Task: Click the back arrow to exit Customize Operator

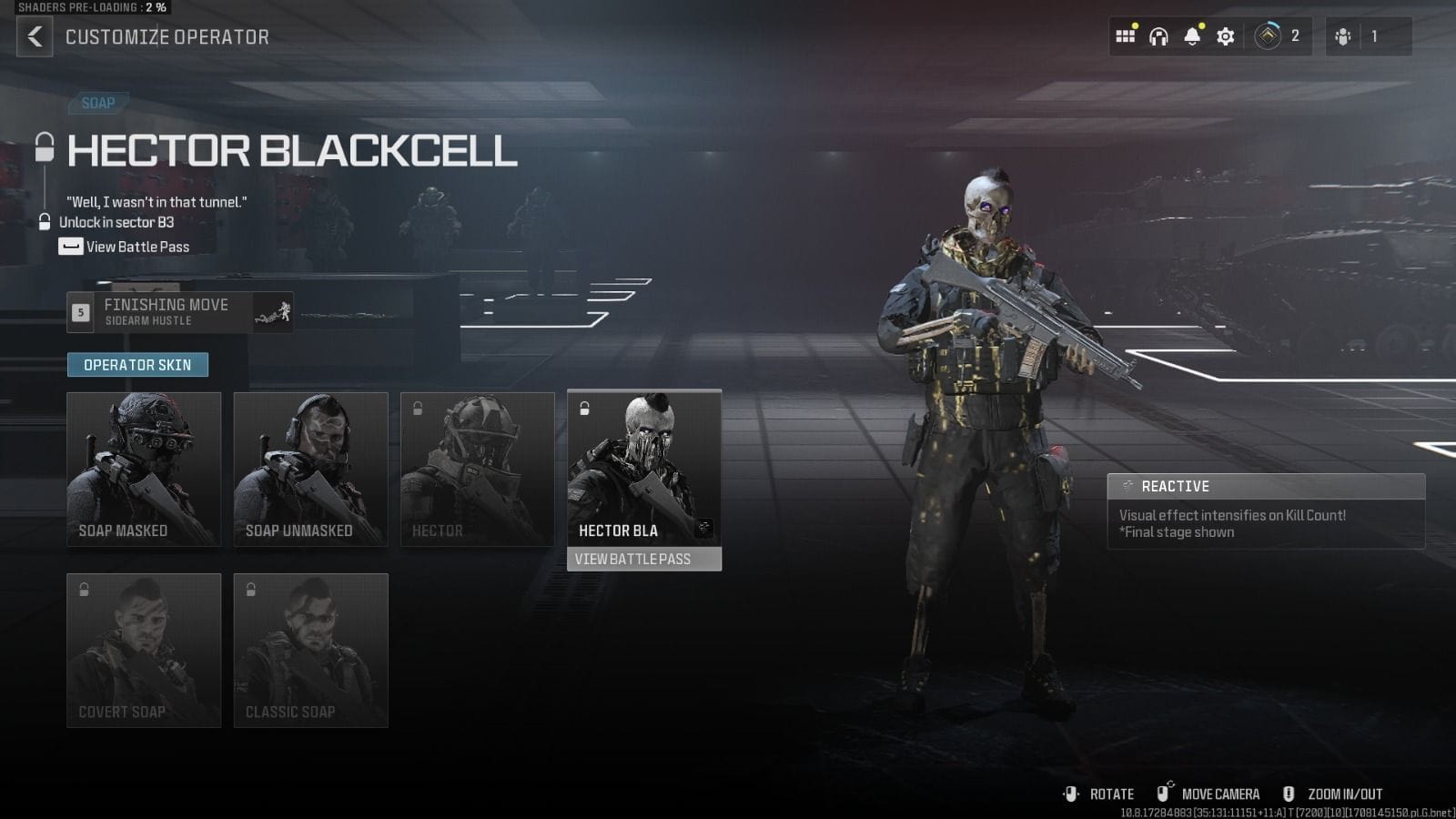Action: coord(35,37)
